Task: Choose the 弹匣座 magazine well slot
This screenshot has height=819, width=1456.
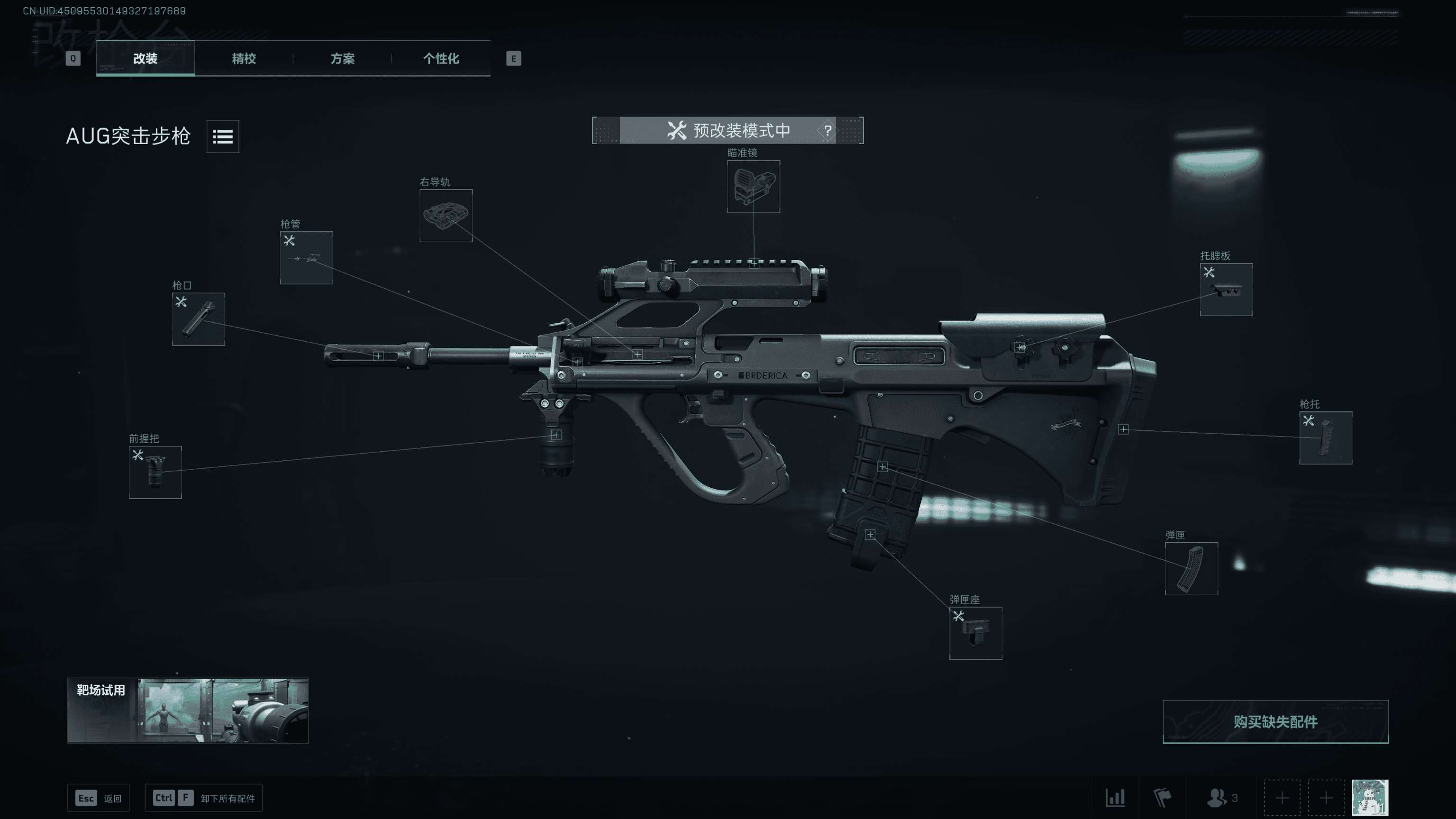Action: pyautogui.click(x=975, y=633)
